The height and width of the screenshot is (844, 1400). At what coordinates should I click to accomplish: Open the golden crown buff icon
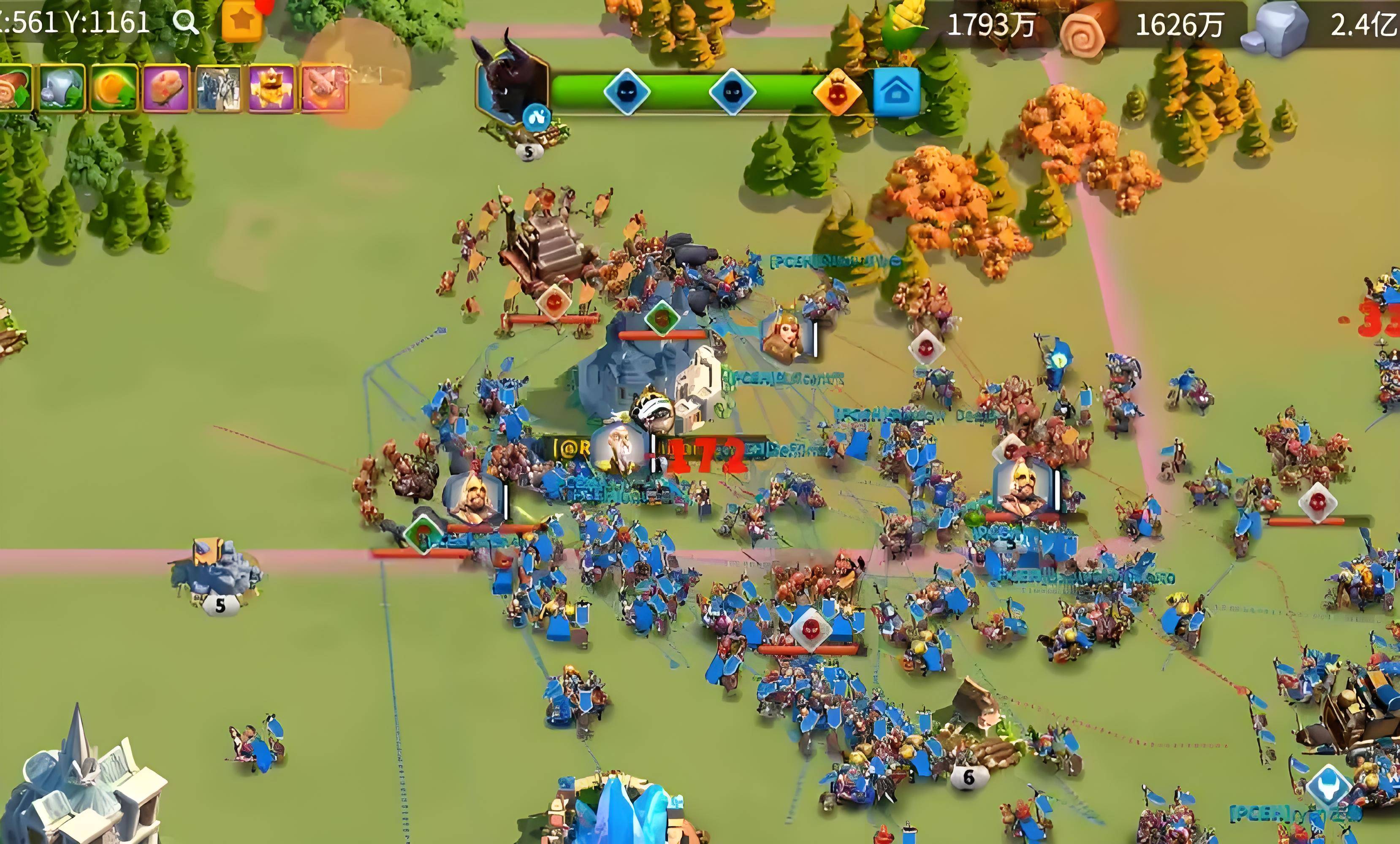point(271,88)
